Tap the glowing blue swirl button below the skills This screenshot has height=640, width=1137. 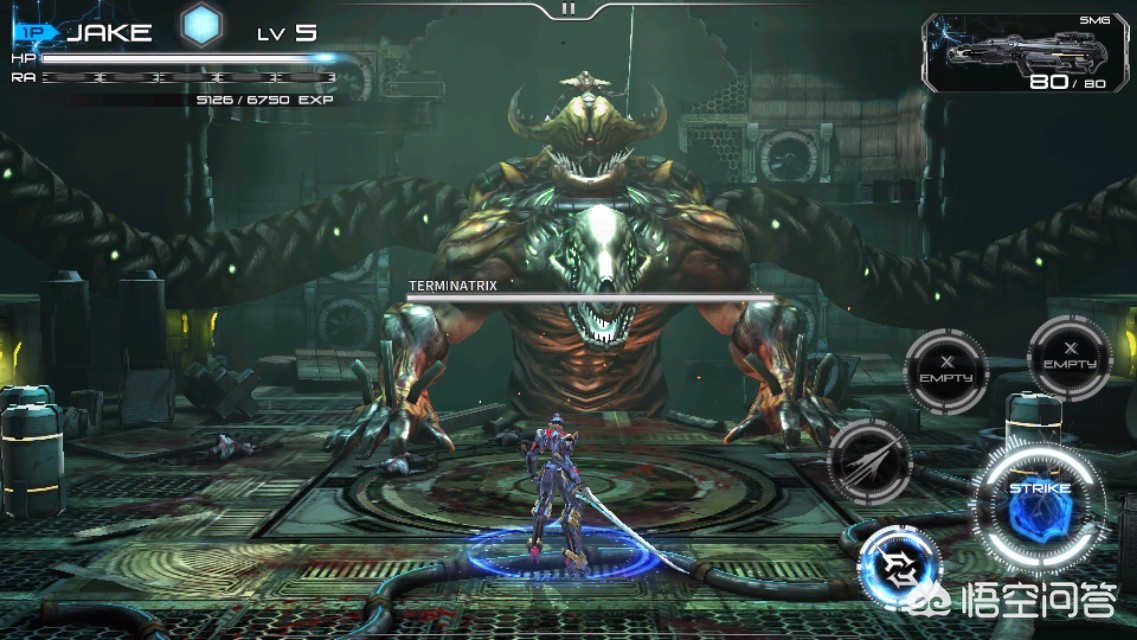(x=900, y=568)
